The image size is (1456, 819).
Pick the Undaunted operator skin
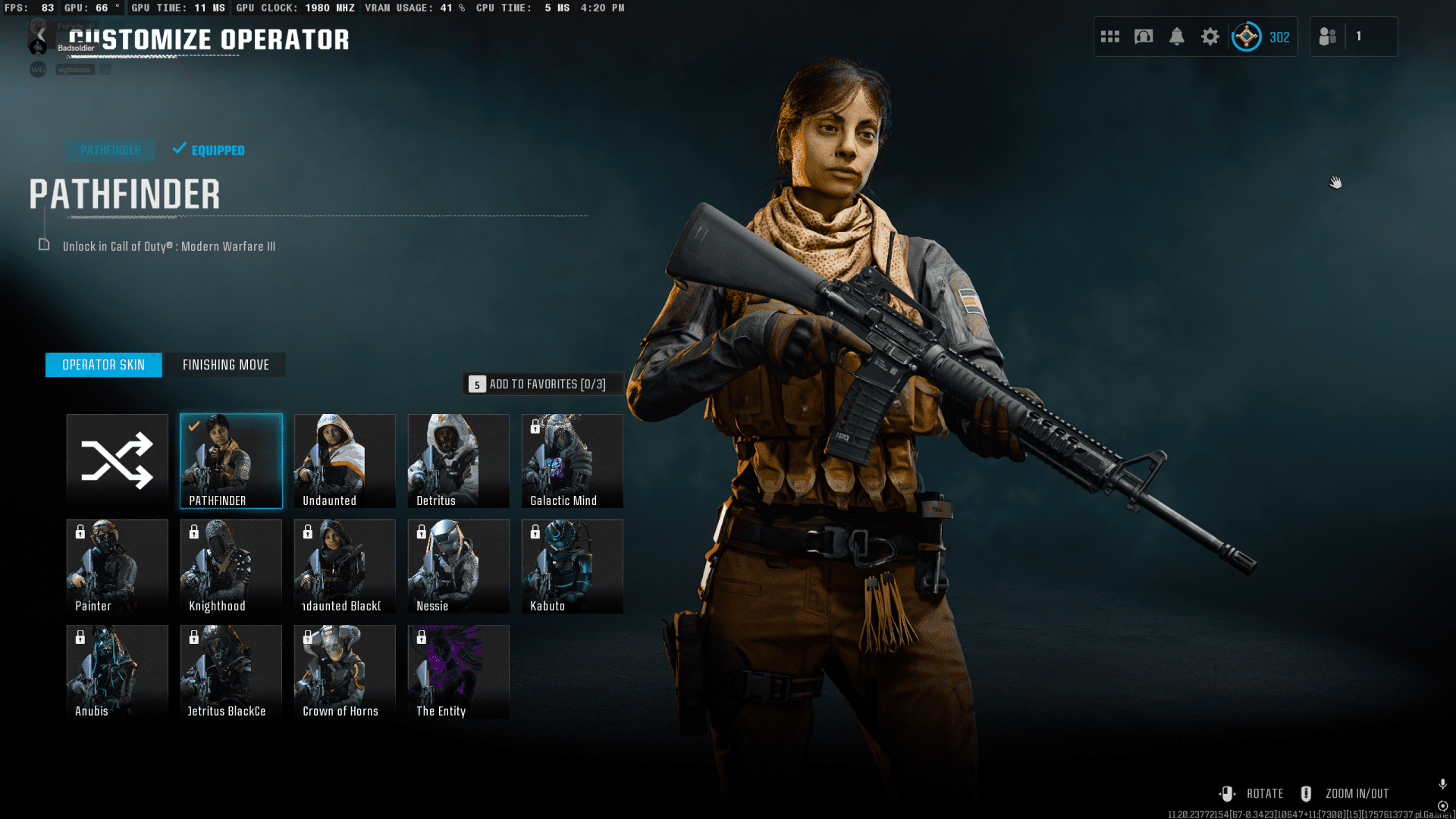tap(345, 460)
